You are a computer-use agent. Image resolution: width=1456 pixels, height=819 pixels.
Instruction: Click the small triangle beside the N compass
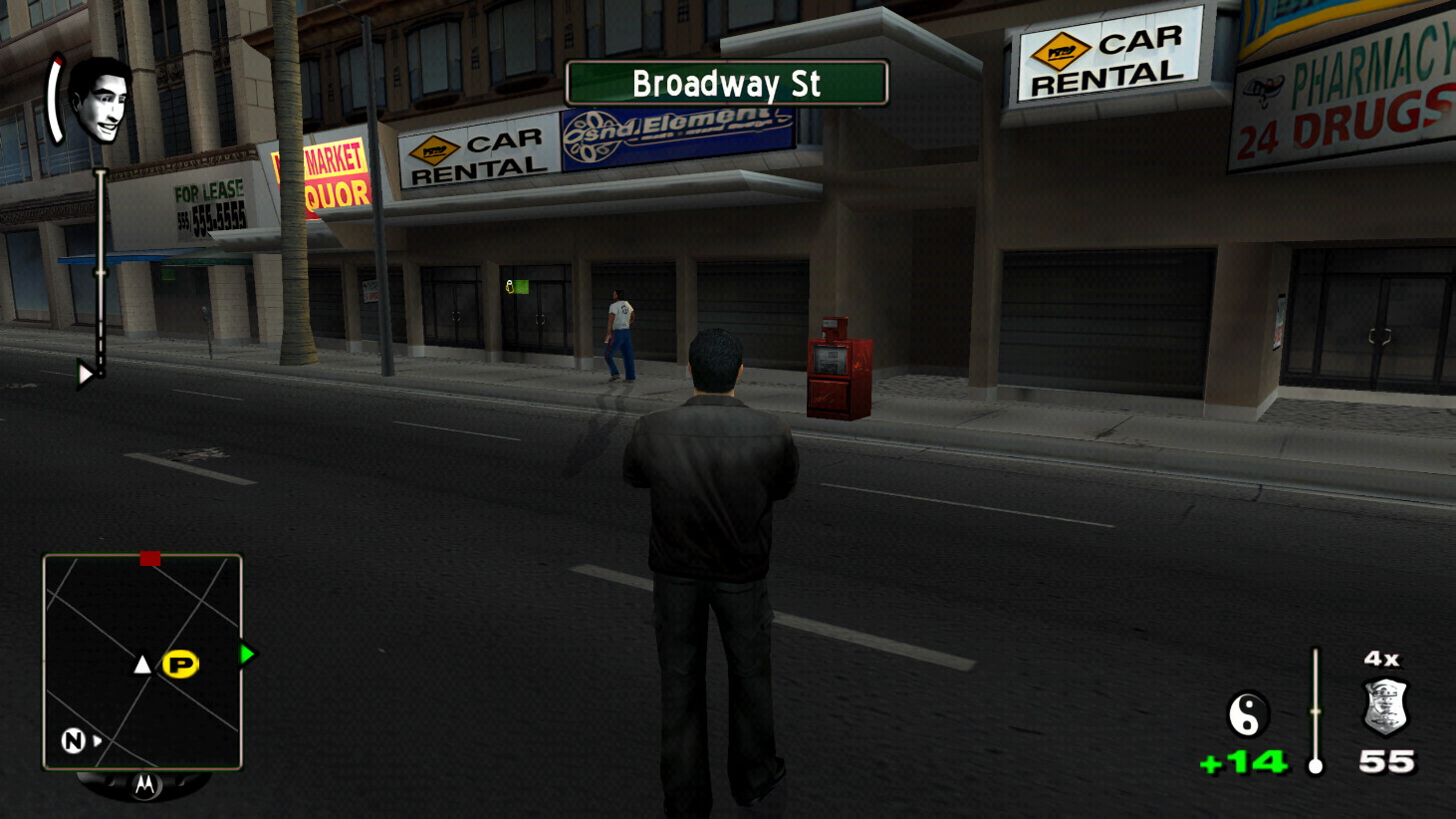pyautogui.click(x=96, y=740)
